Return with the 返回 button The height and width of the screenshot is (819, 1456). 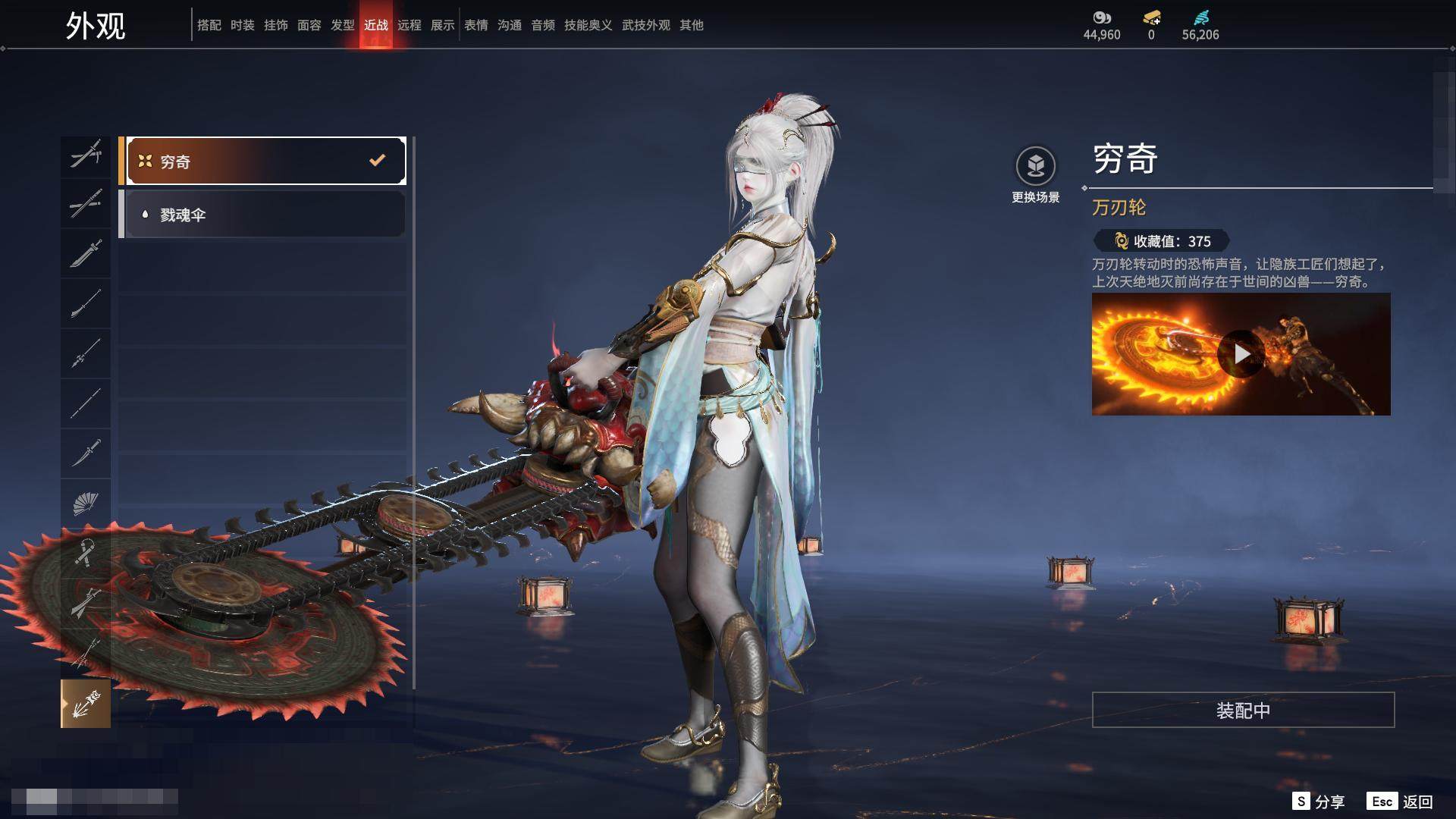click(x=1401, y=802)
